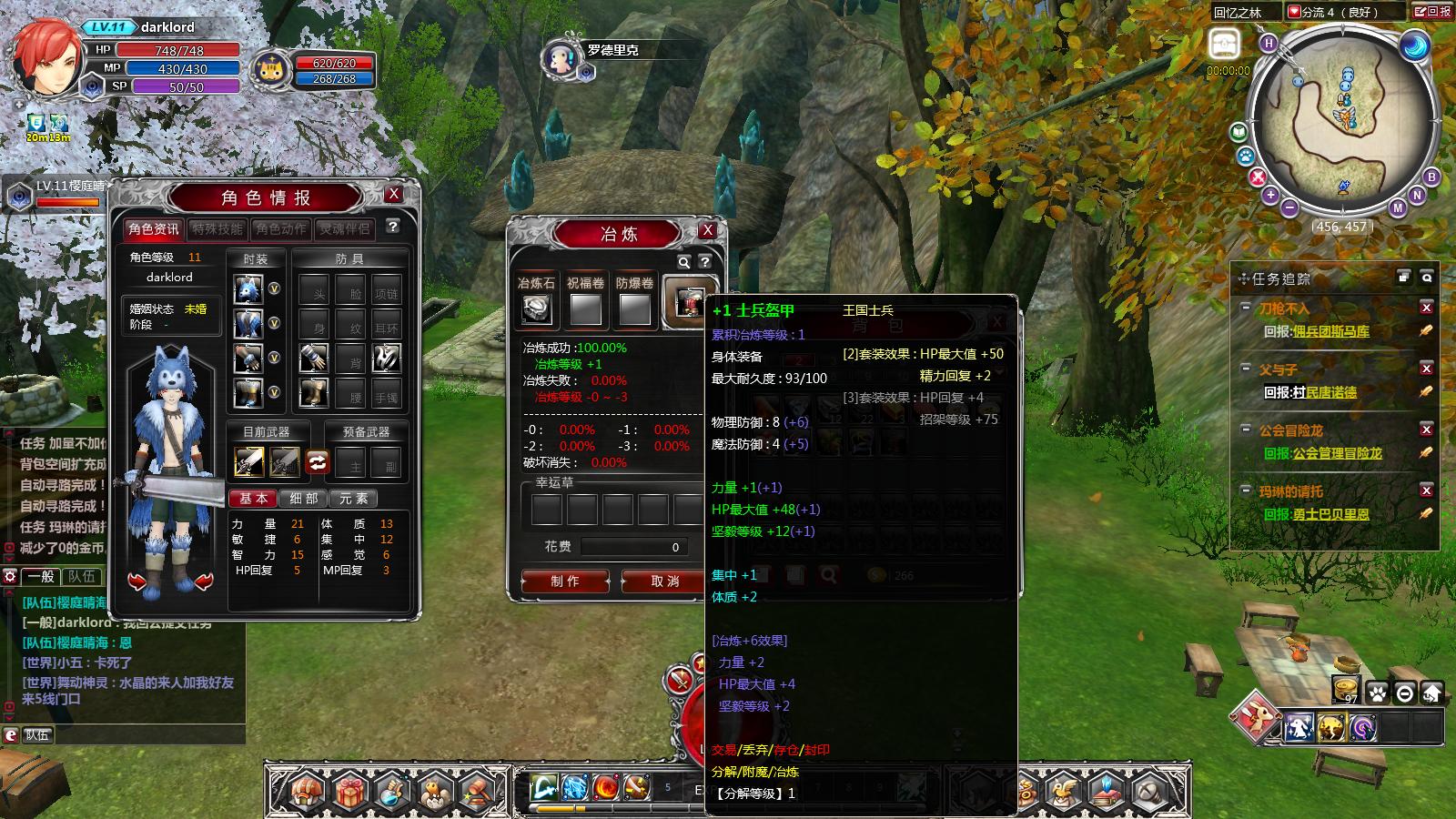Show the 细部 stats tab
Screen dimensions: 1456x819
coord(304,499)
